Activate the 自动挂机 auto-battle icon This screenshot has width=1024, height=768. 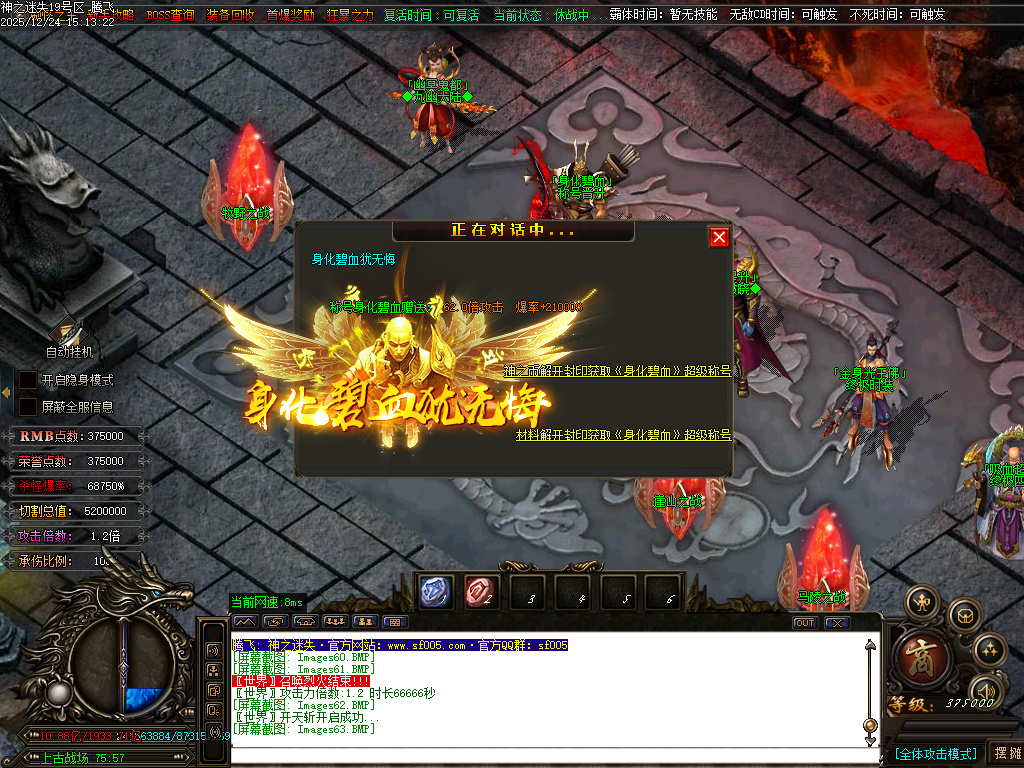[x=68, y=332]
